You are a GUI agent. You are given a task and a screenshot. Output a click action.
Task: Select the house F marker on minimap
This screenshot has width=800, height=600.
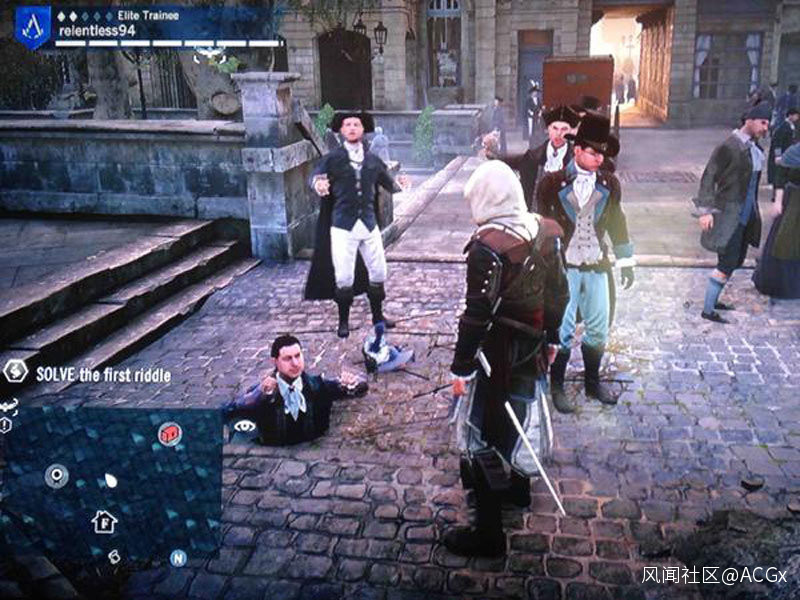104,521
